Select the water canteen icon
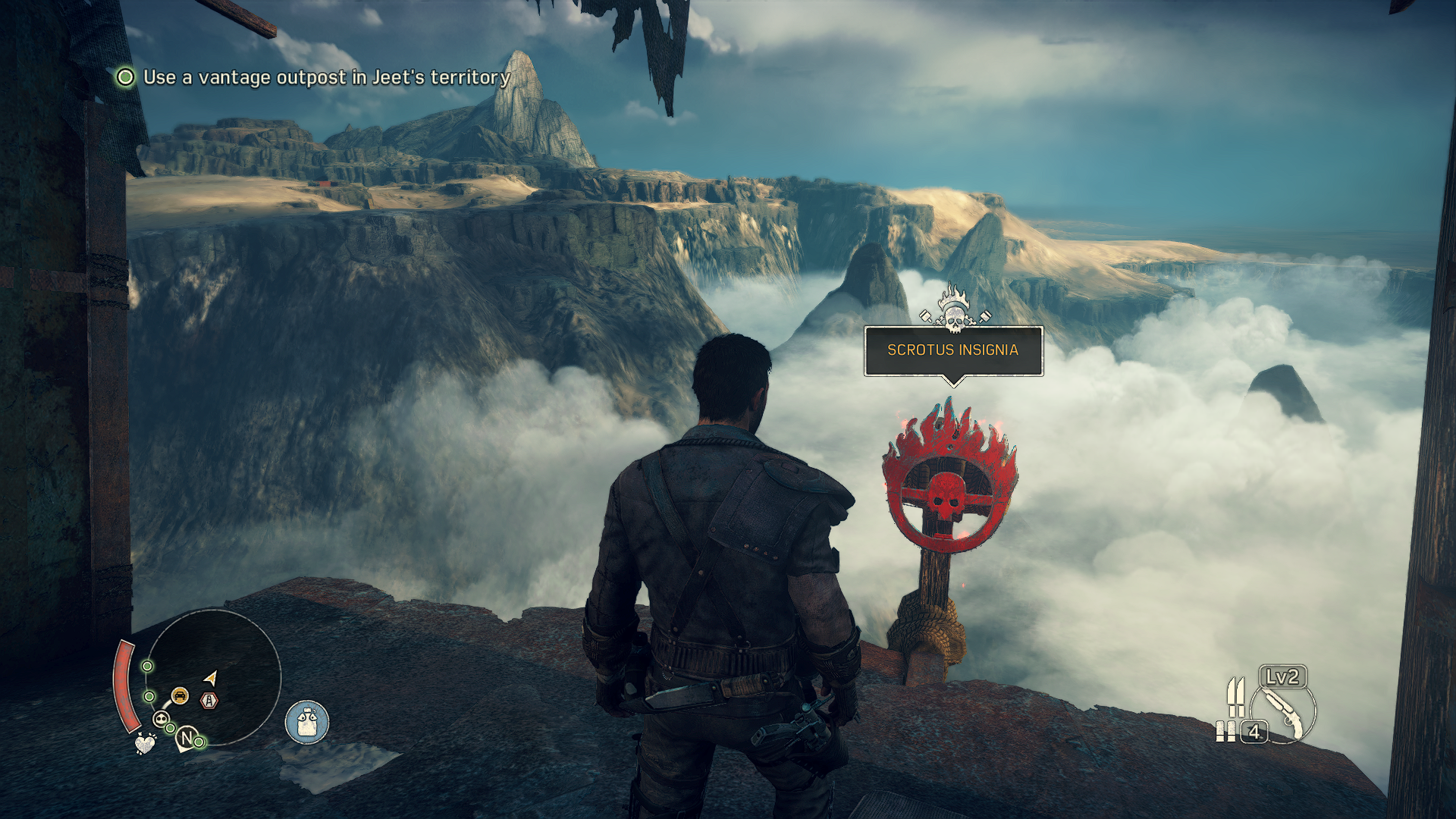 coord(307,722)
